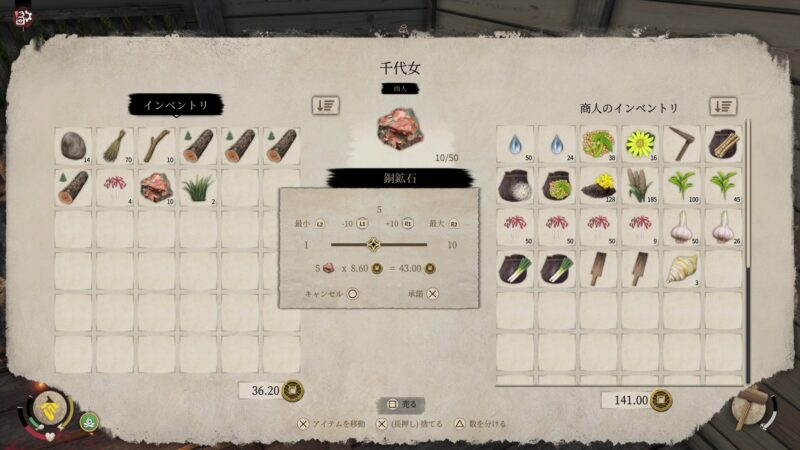This screenshot has height=450, width=800.
Task: Sort the player inventory with sort button
Action: click(x=324, y=105)
